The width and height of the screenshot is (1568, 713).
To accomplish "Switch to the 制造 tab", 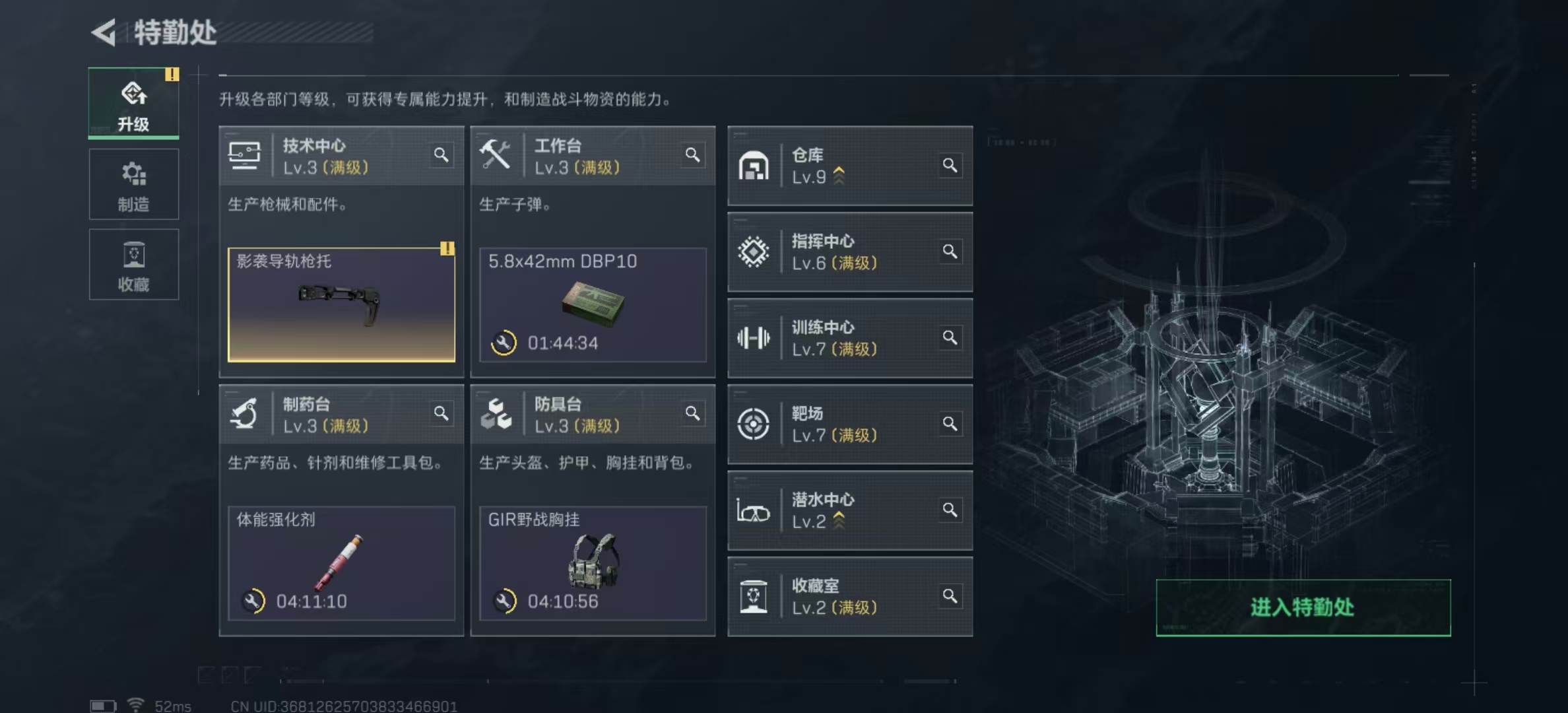I will click(x=134, y=185).
